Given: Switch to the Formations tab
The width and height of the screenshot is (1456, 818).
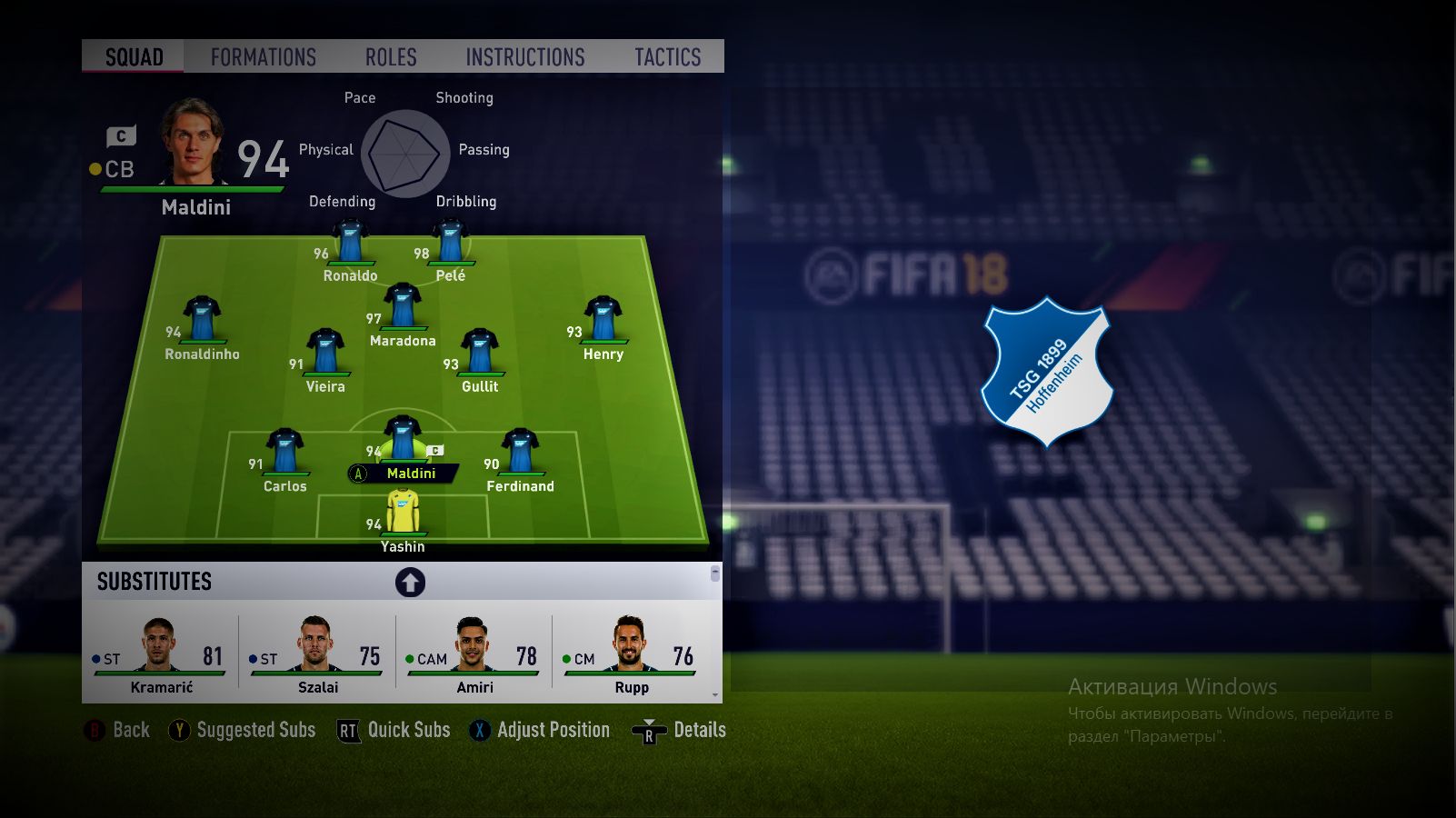Looking at the screenshot, I should [x=264, y=57].
